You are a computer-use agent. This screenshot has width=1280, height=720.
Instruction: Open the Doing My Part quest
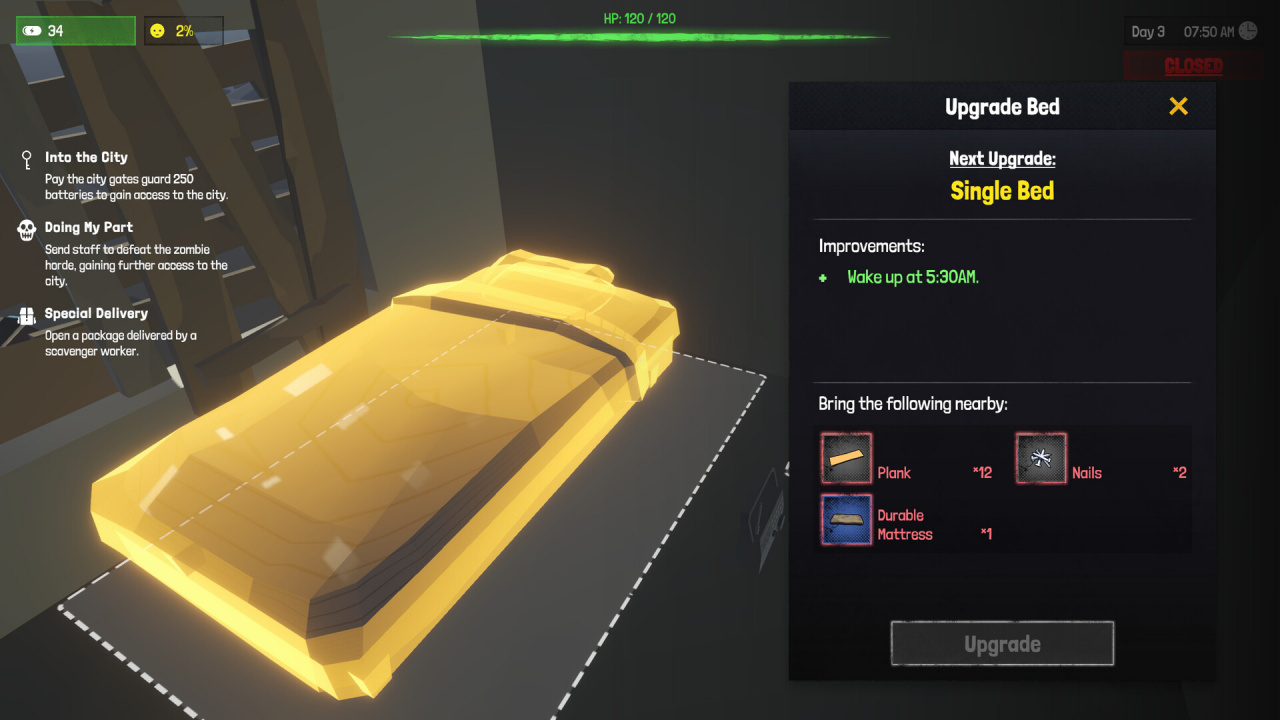tap(89, 227)
